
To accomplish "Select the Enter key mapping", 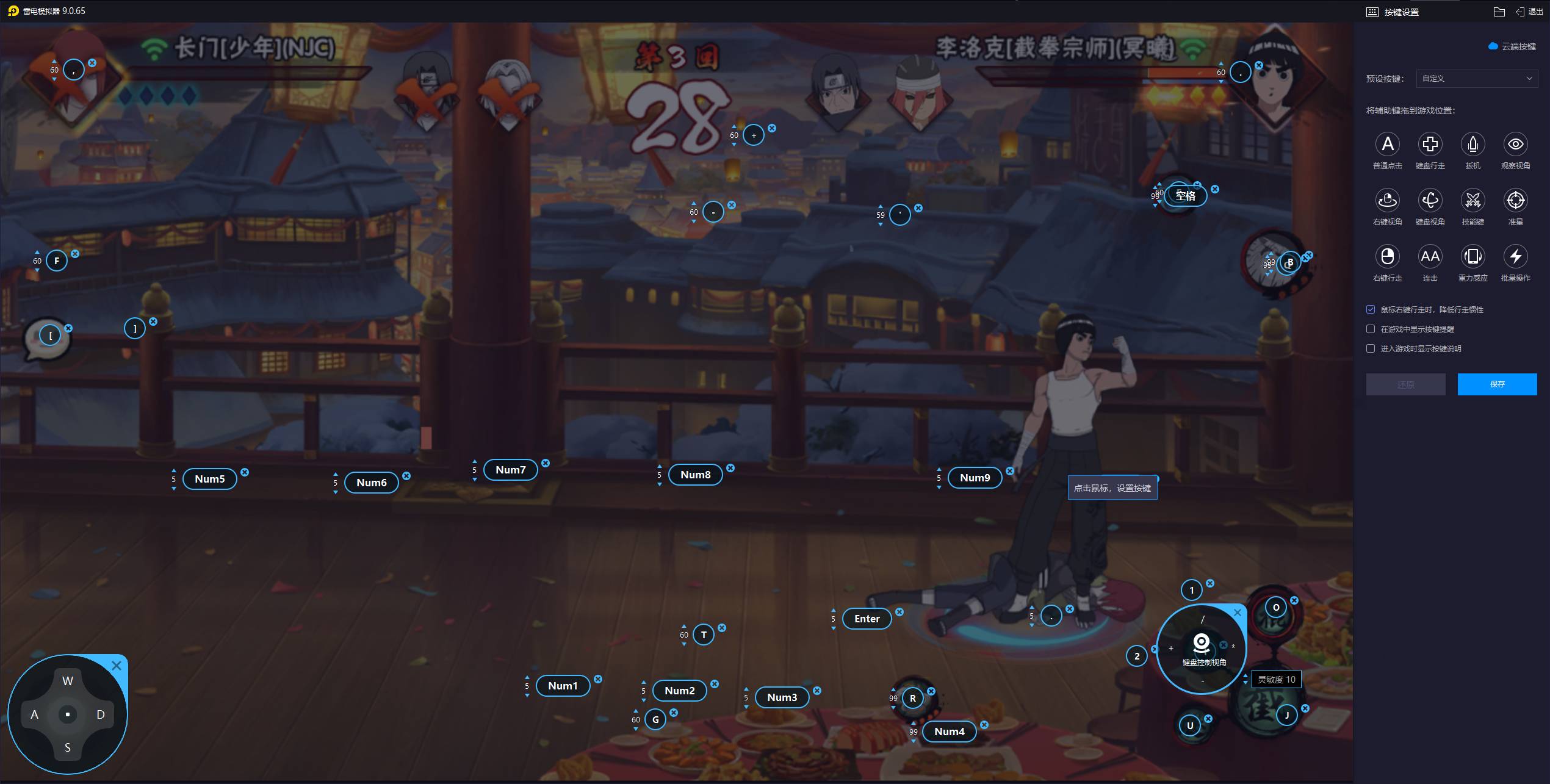I will click(x=867, y=619).
